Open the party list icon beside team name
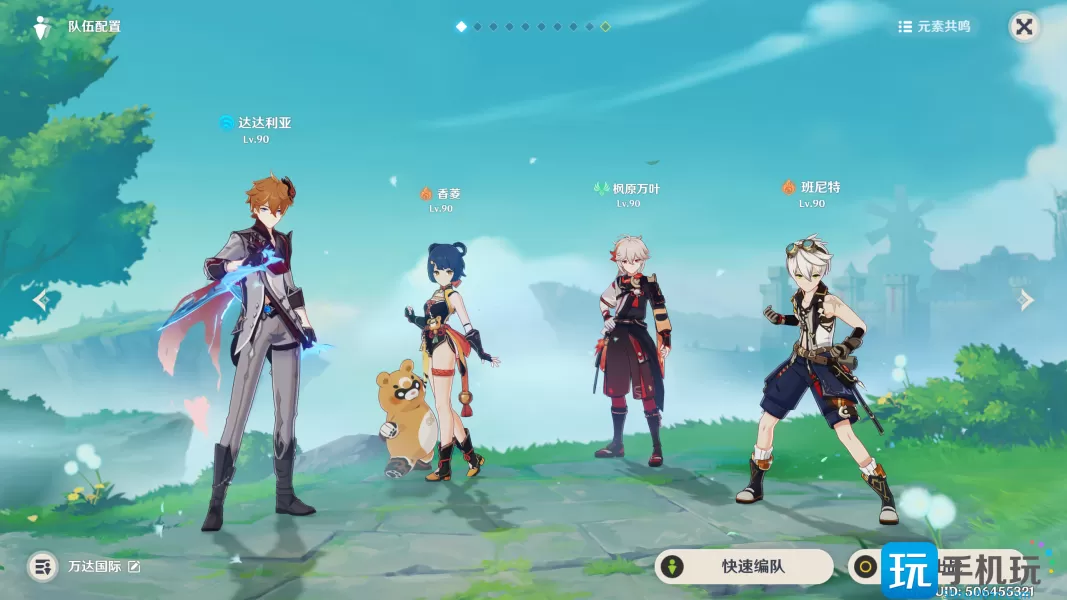Screen dimensions: 1067x600 42,567
